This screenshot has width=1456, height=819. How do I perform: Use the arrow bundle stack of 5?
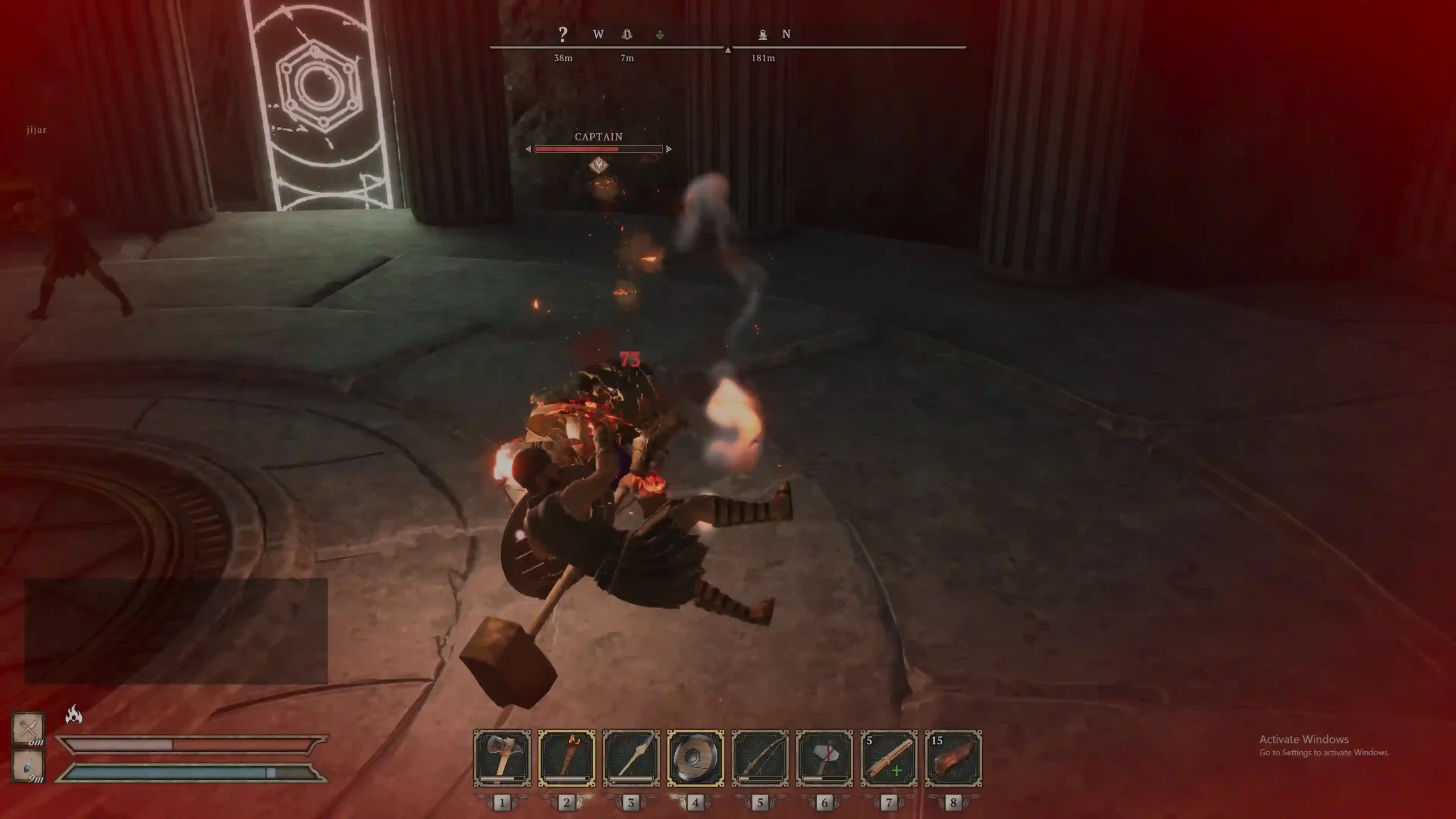889,758
